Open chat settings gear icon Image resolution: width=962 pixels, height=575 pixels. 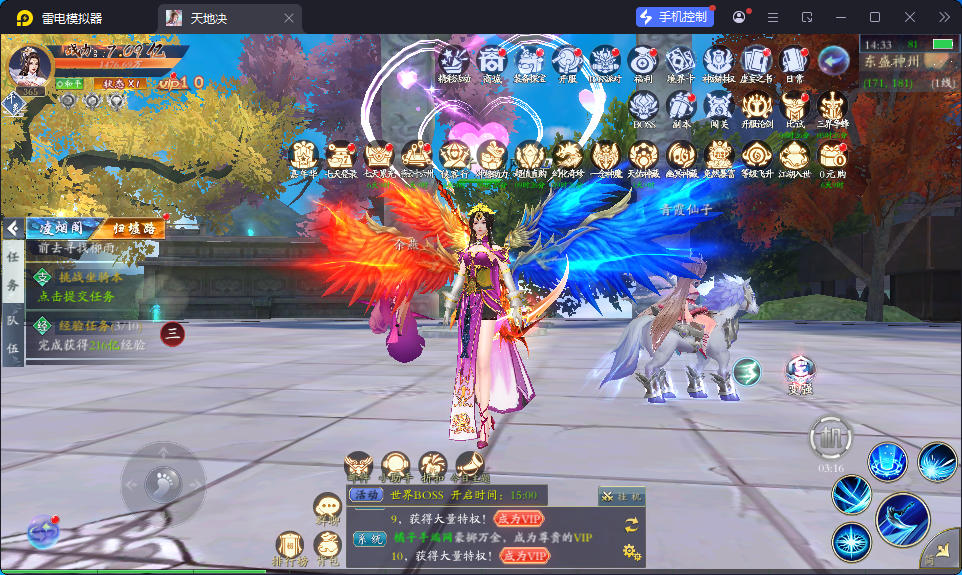[631, 550]
